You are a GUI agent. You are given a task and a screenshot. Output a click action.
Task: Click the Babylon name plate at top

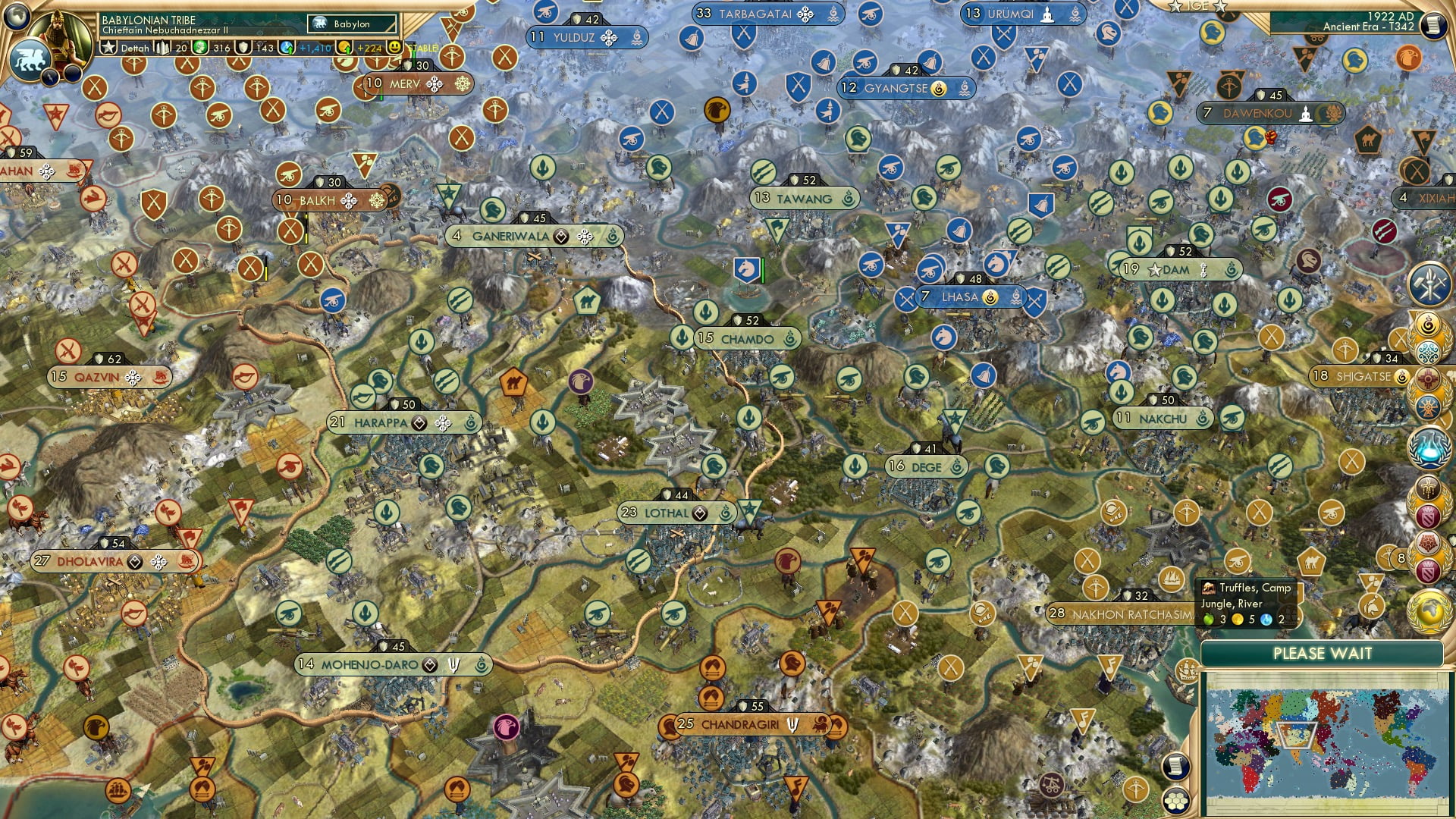(353, 24)
